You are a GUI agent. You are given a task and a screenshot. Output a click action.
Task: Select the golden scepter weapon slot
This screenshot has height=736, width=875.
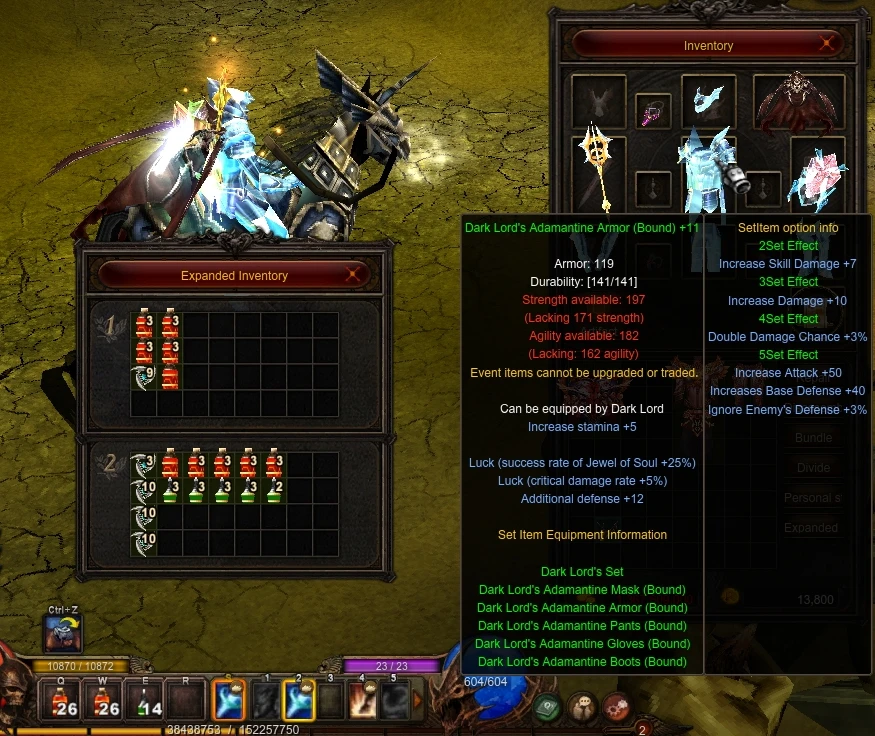598,160
